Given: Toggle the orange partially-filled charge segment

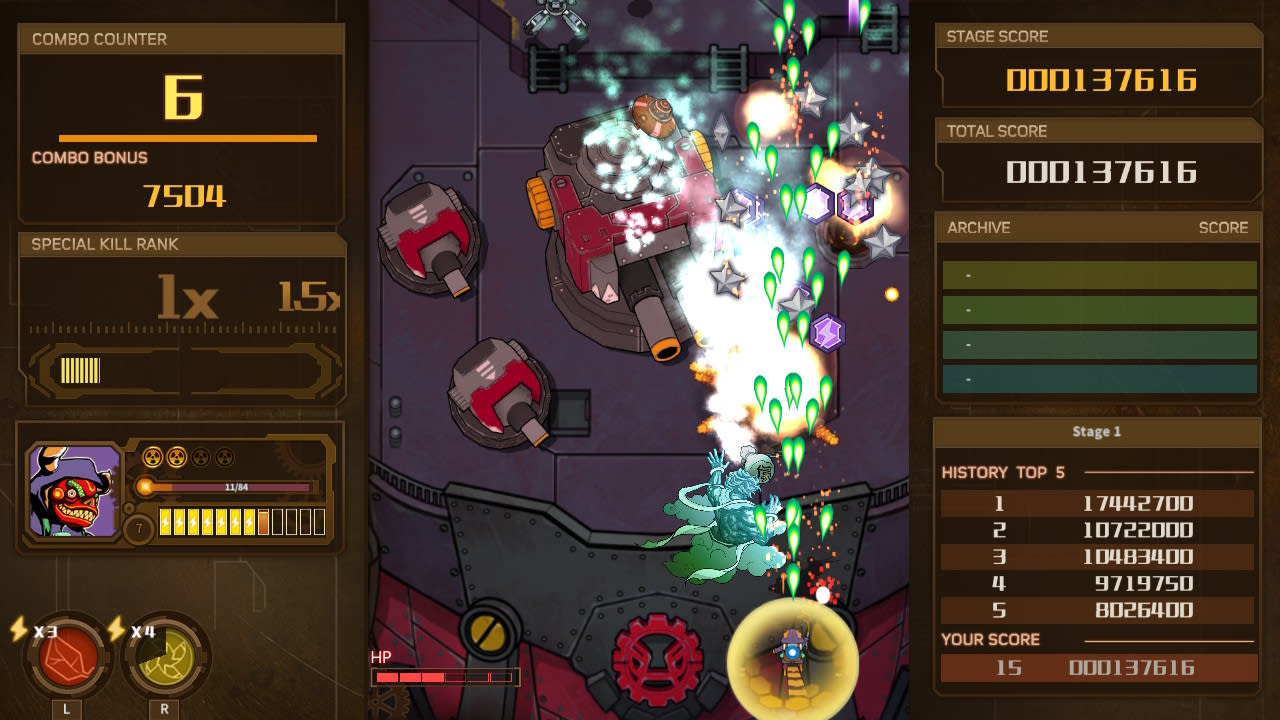Looking at the screenshot, I should pyautogui.click(x=262, y=522).
